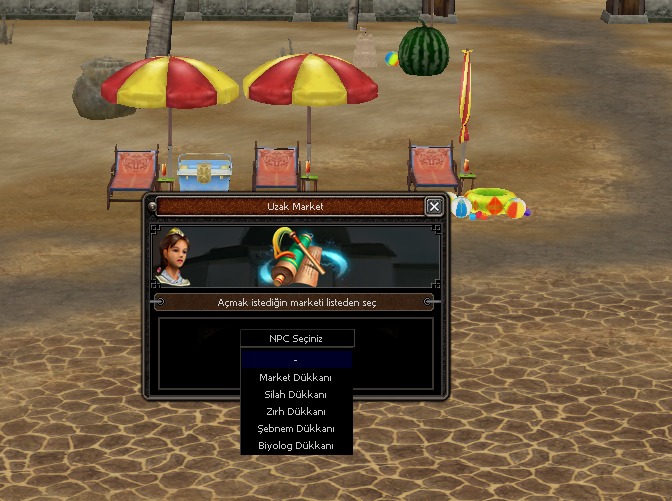
Task: Pick Zırh Dükkanı from the dropdown
Action: (296, 411)
